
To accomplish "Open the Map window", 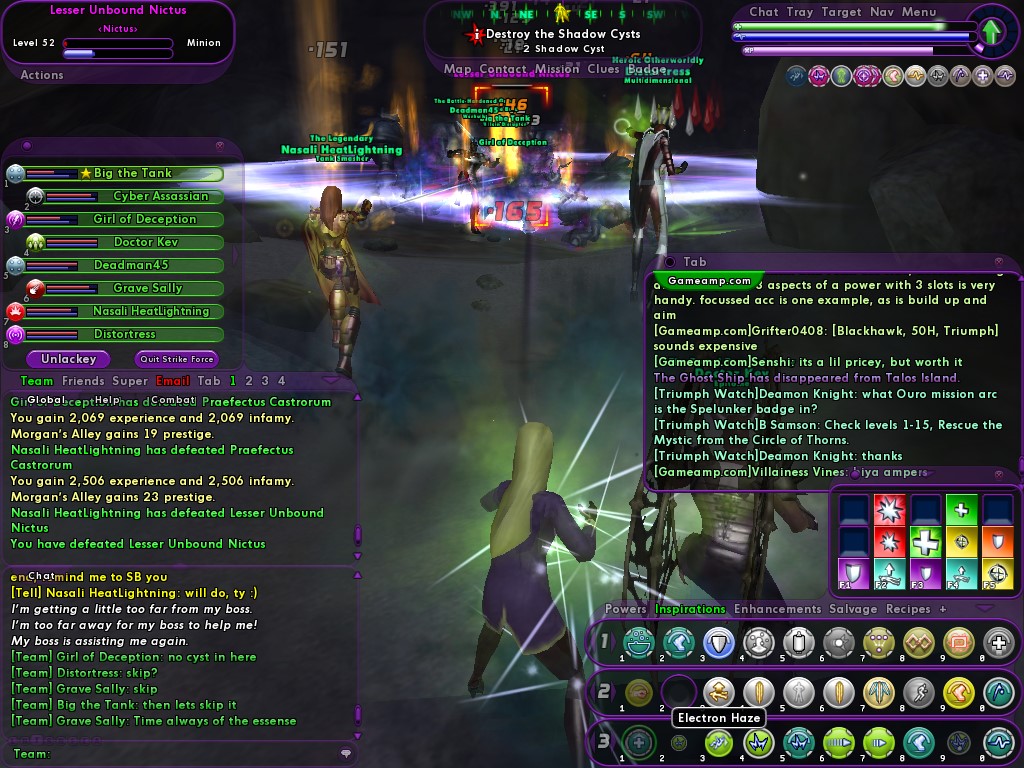I will pyautogui.click(x=458, y=70).
